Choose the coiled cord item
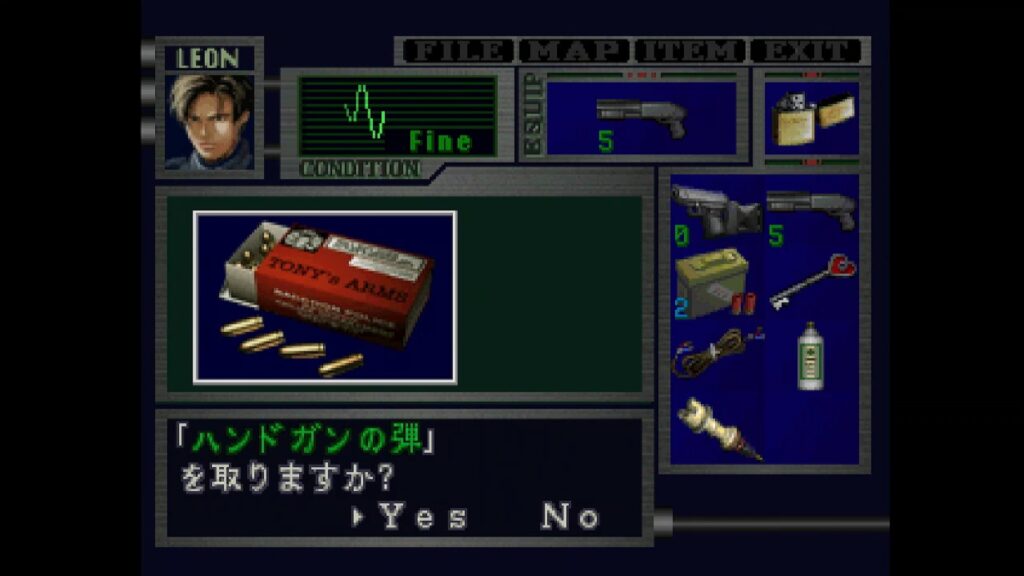 [x=716, y=357]
